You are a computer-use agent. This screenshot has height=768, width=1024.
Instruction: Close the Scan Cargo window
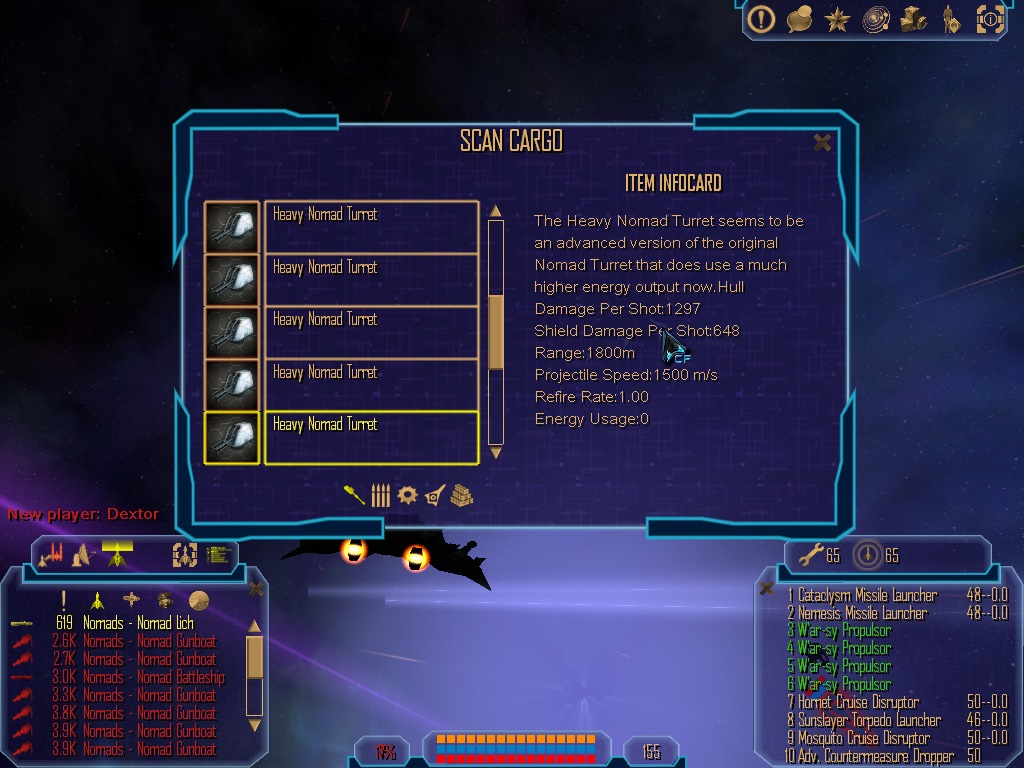coord(822,143)
